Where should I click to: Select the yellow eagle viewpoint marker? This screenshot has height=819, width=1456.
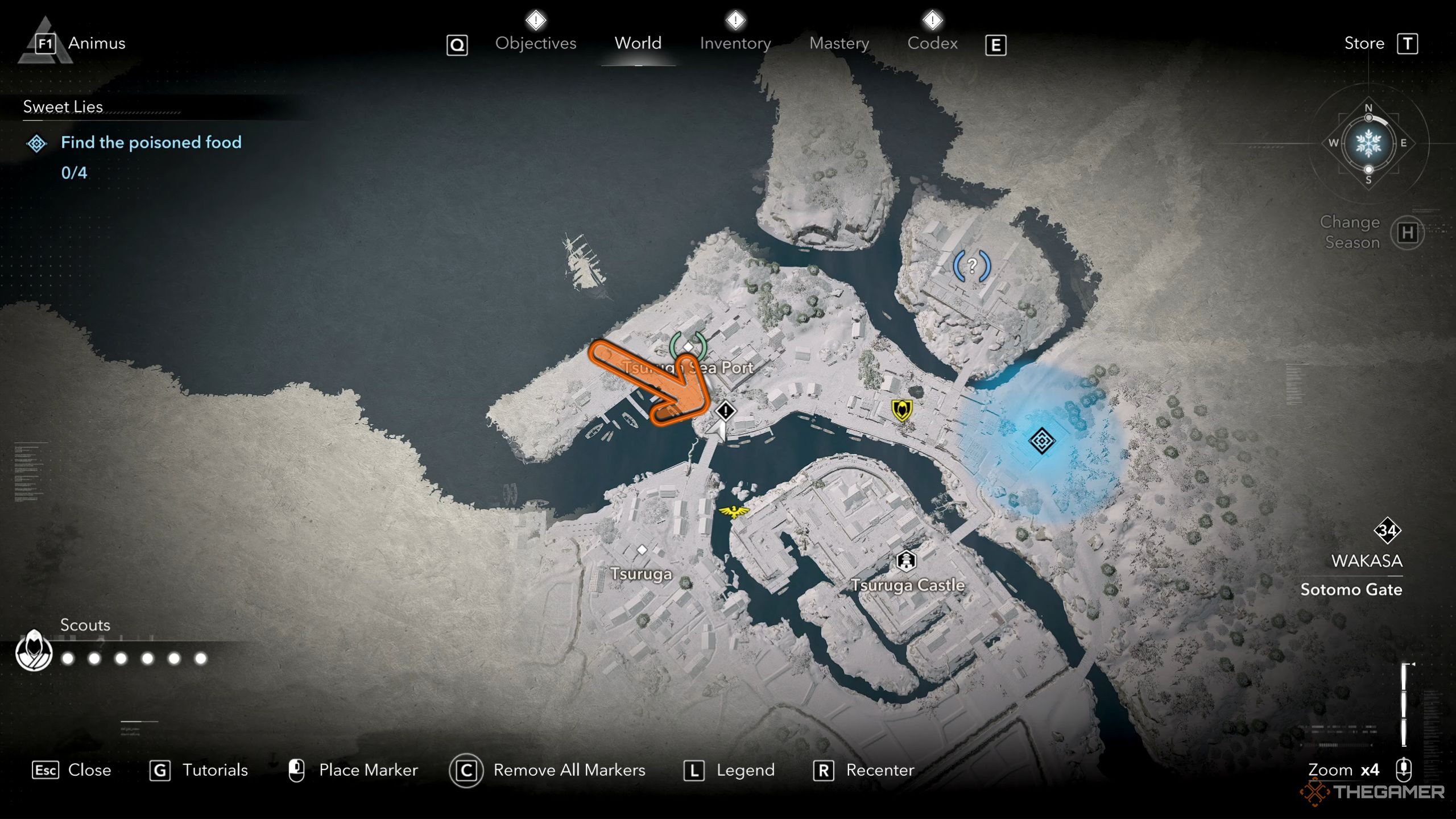pos(734,511)
